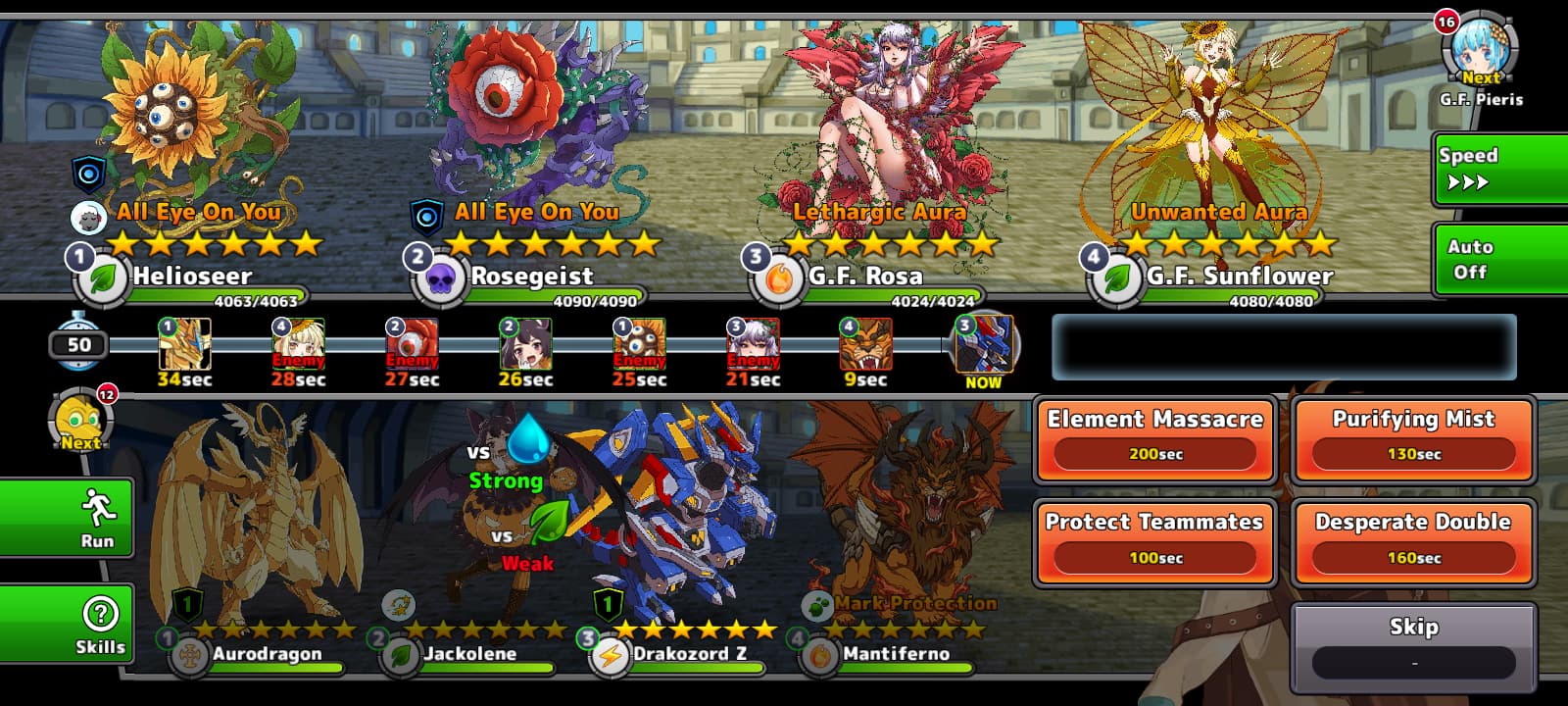Change the battle Speed setting

tap(1499, 169)
